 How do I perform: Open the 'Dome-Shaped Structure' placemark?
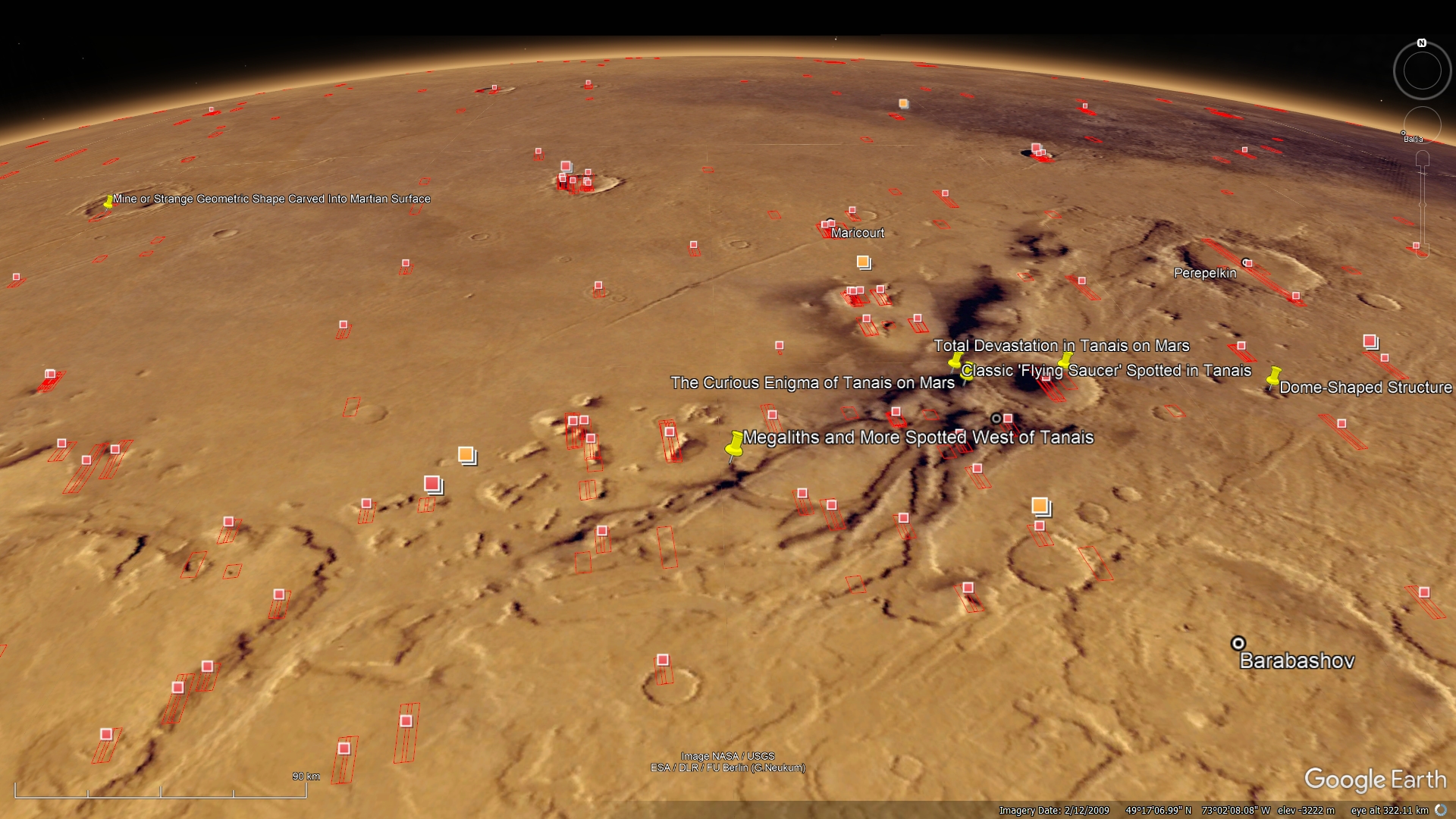[x=1365, y=388]
